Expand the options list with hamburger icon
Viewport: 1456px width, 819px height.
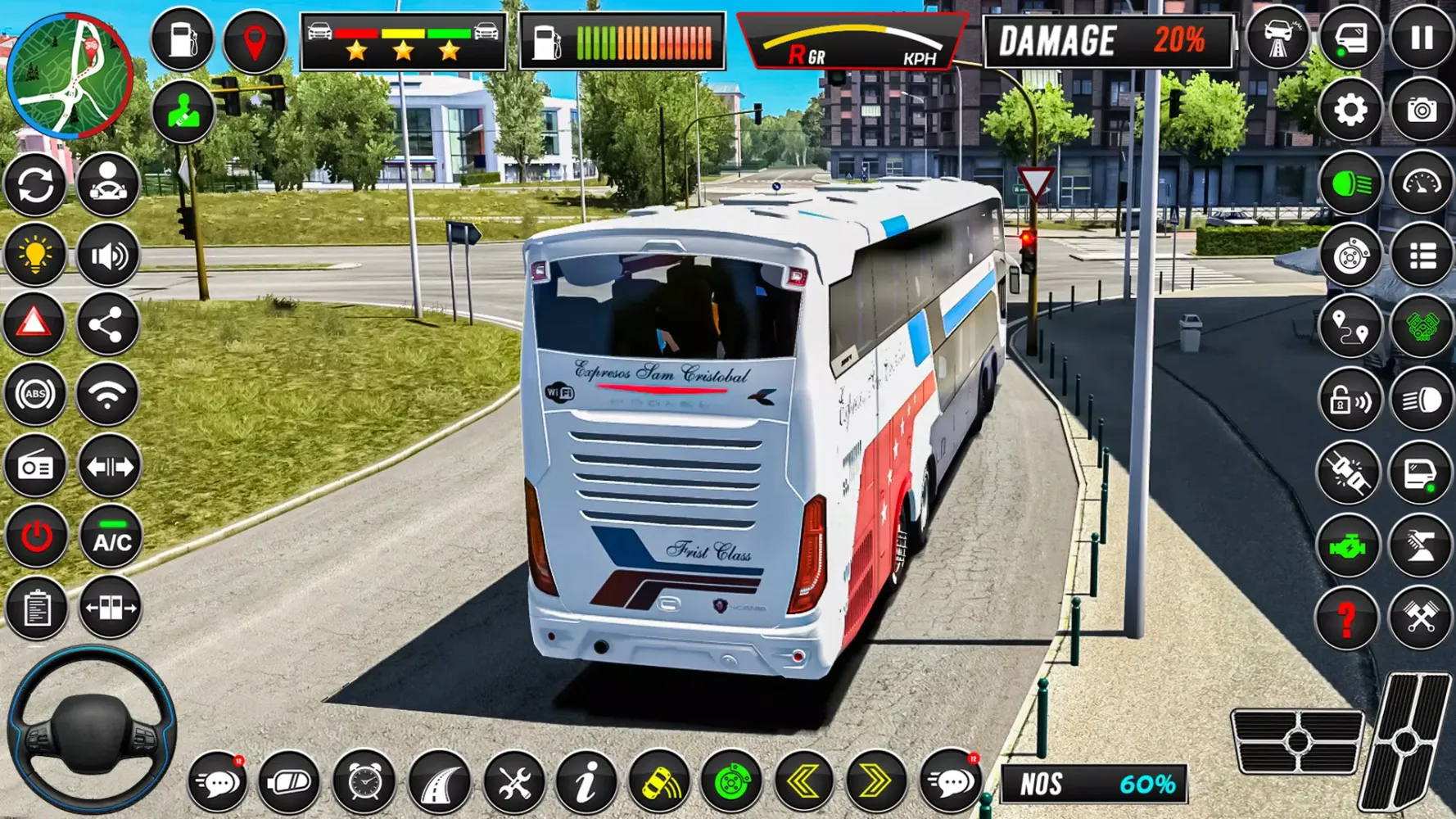click(1423, 254)
